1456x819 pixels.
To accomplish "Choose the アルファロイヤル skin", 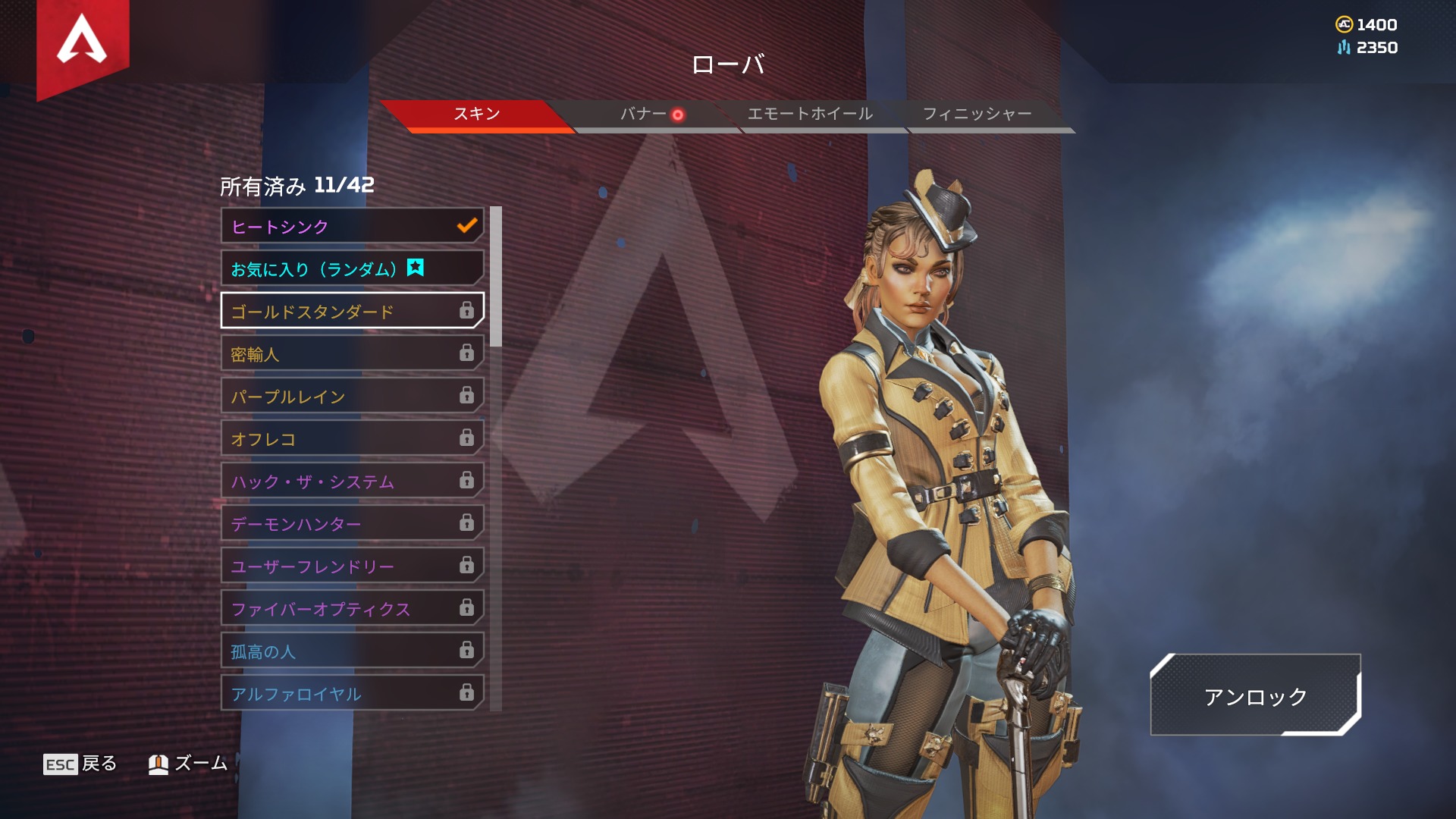I will (352, 693).
